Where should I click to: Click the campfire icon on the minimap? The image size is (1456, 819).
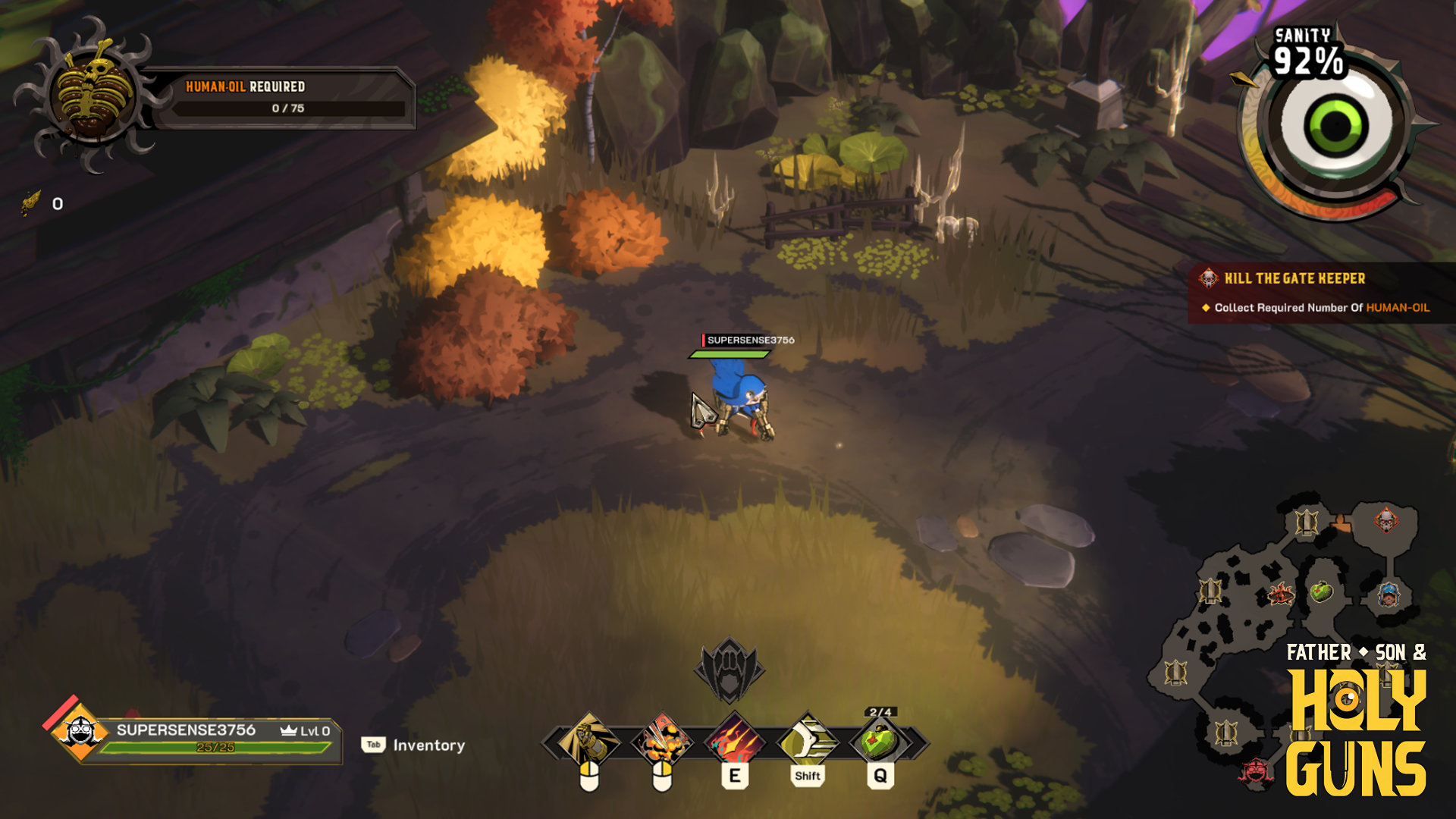1282,594
